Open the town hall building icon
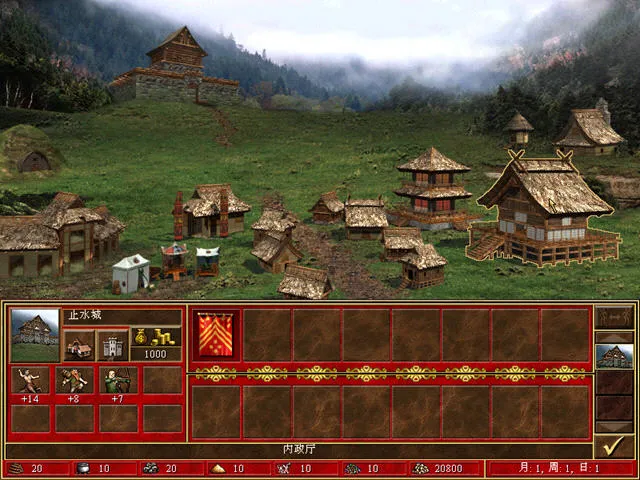The height and width of the screenshot is (480, 640). point(79,345)
